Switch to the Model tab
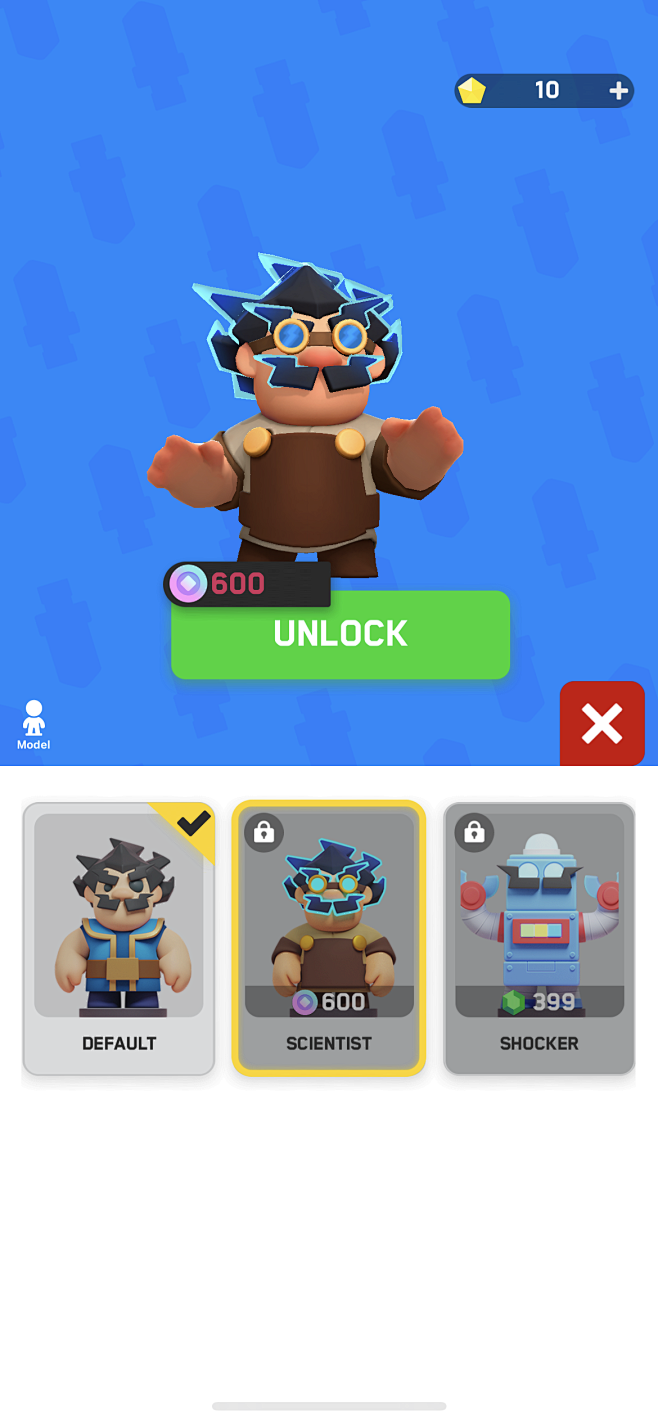Screen dimensions: 658x1424 [34, 725]
